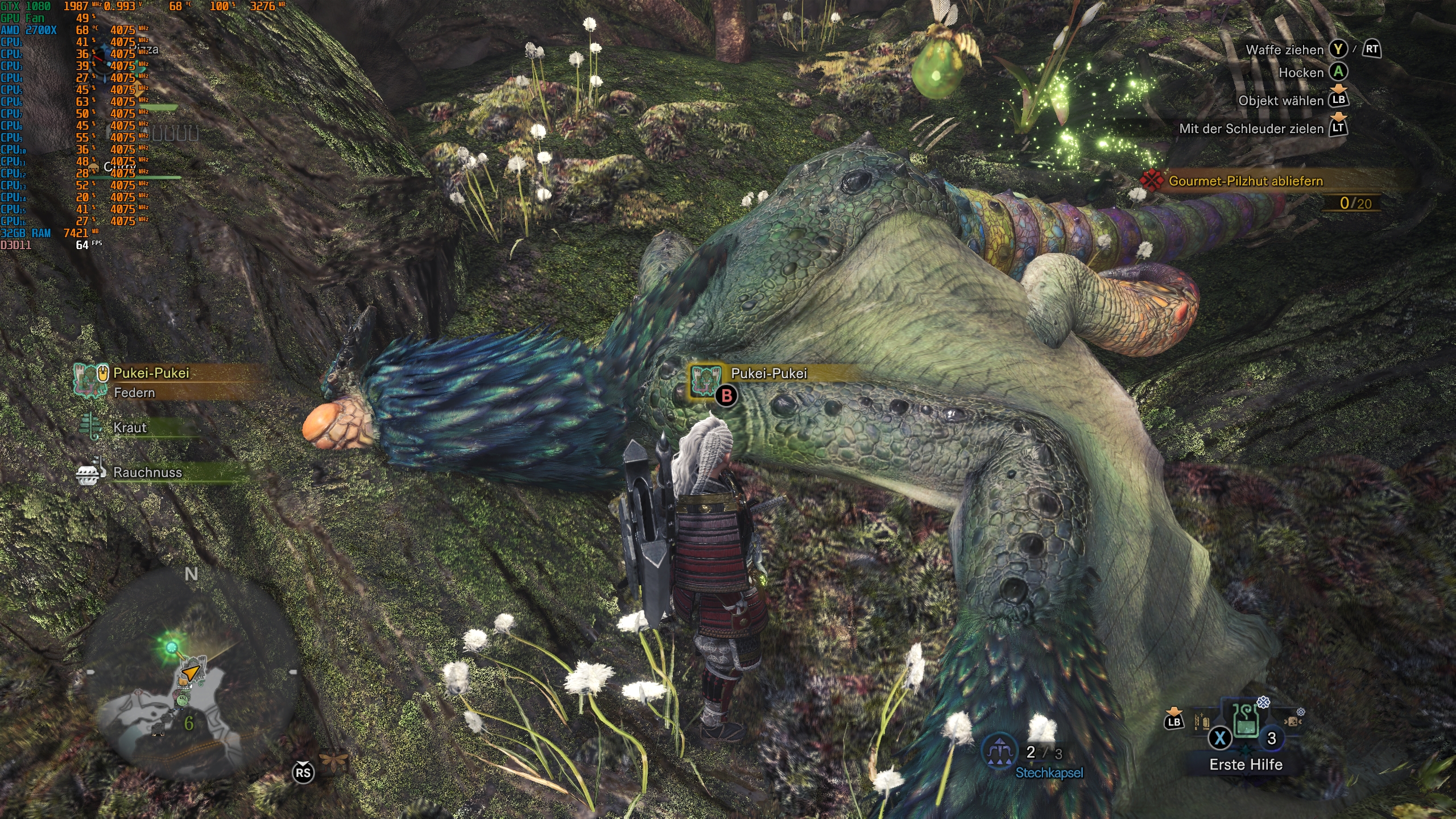1456x819 pixels.
Task: Click the whetstone icon left of the potion slot
Action: point(1201,722)
